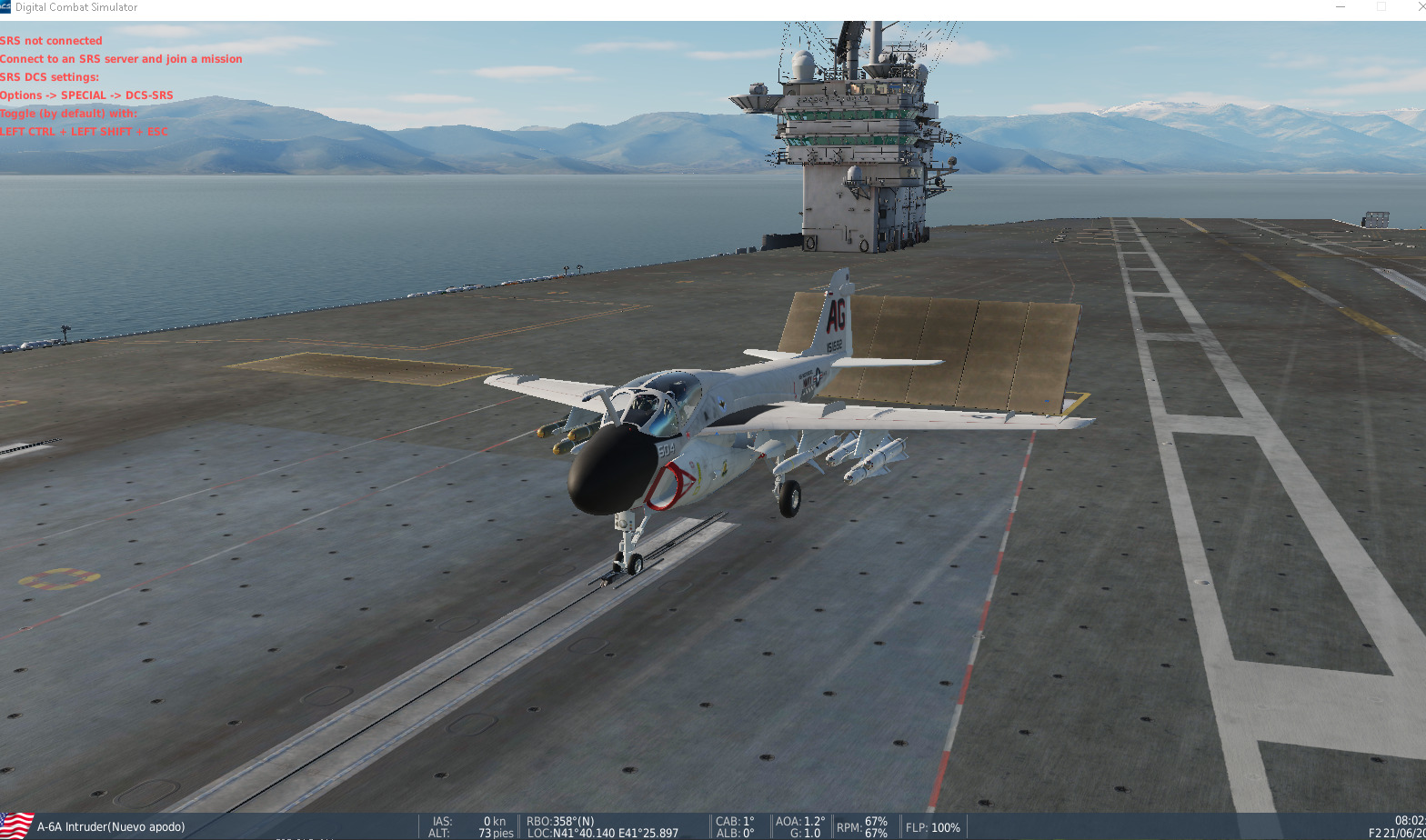Click the FLP flaps indicator showing 100%
1426x840 pixels.
tap(932, 827)
